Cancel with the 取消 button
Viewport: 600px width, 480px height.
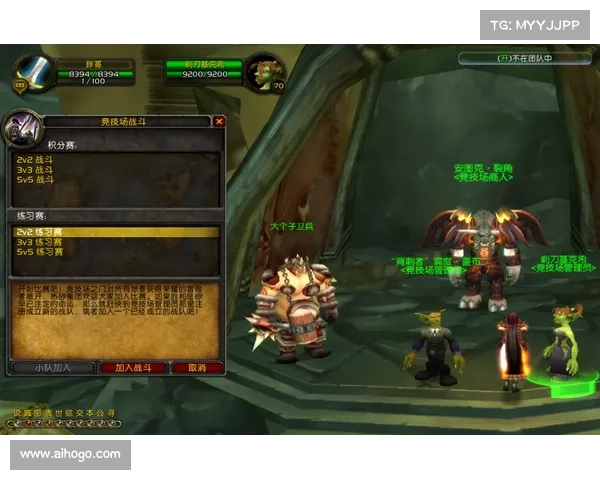(197, 367)
